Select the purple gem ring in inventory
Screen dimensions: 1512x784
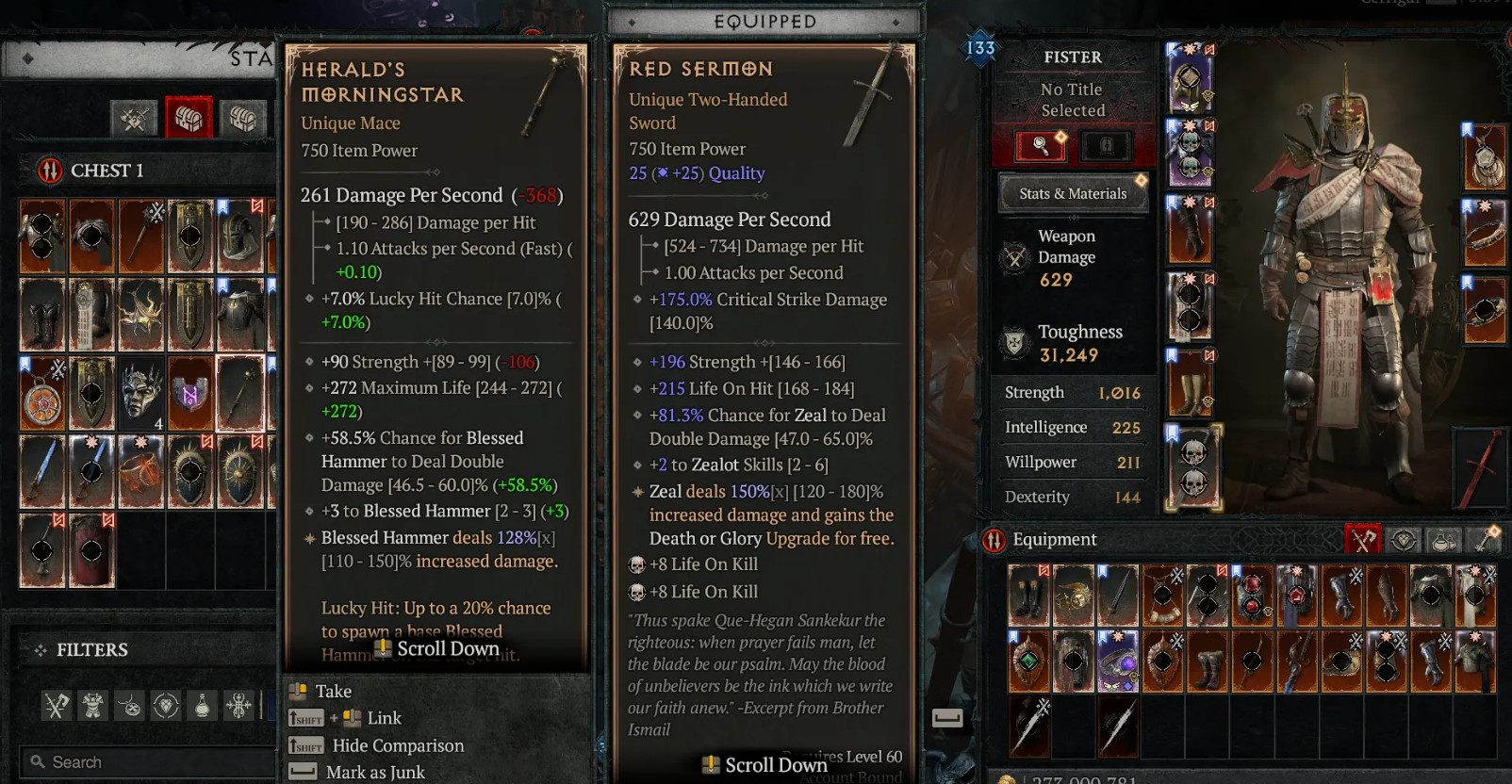[1117, 661]
